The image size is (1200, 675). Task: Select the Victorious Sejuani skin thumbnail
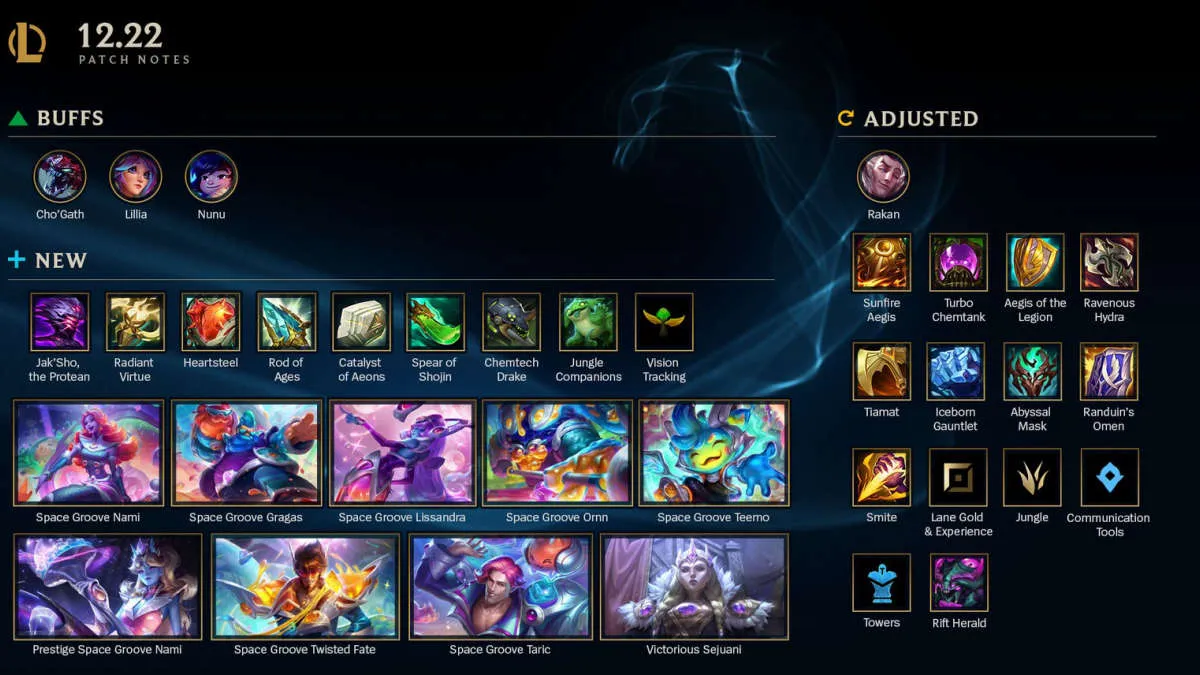[694, 586]
